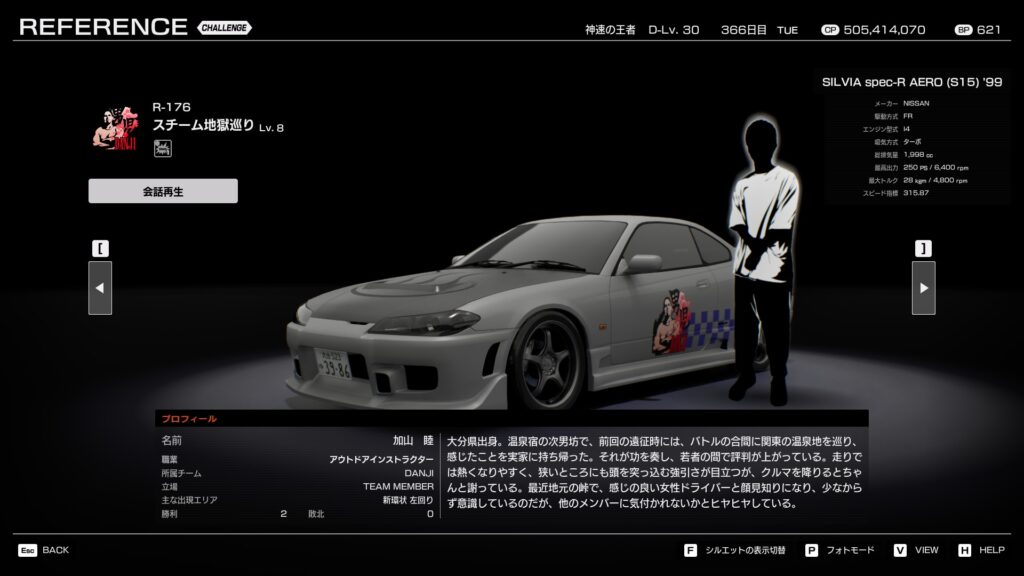This screenshot has width=1024, height=576.
Task: Open the HELP option
Action: pyautogui.click(x=982, y=550)
